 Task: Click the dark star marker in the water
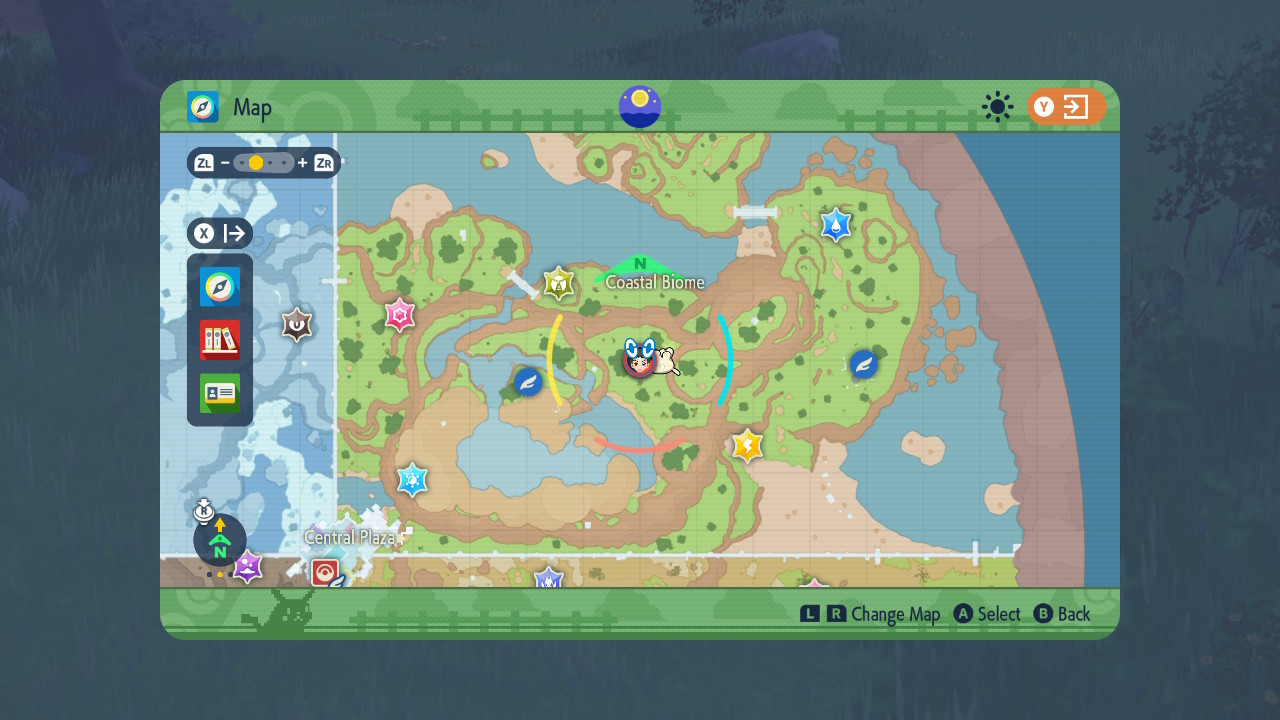[x=297, y=324]
